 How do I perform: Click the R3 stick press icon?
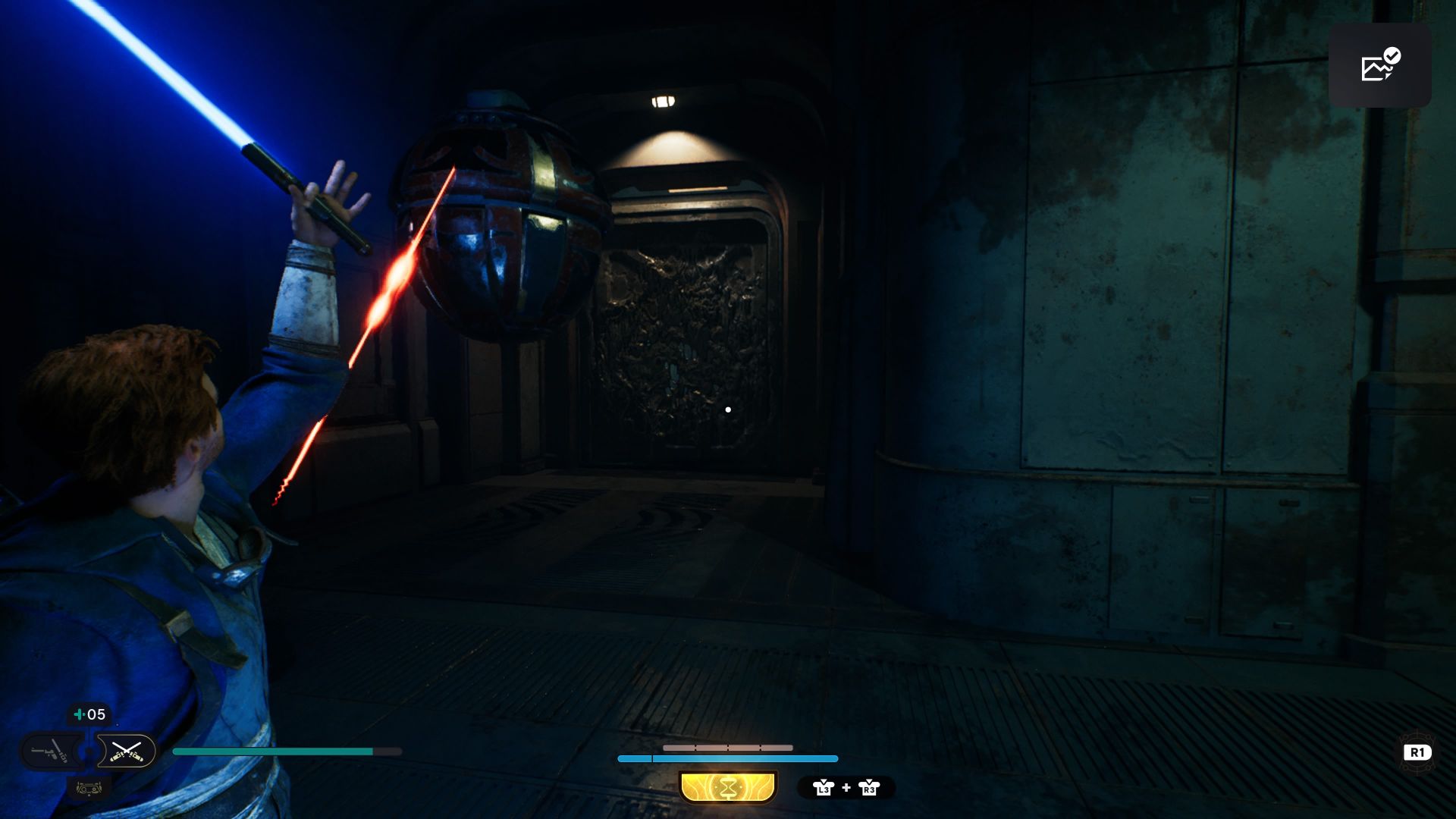(x=868, y=788)
